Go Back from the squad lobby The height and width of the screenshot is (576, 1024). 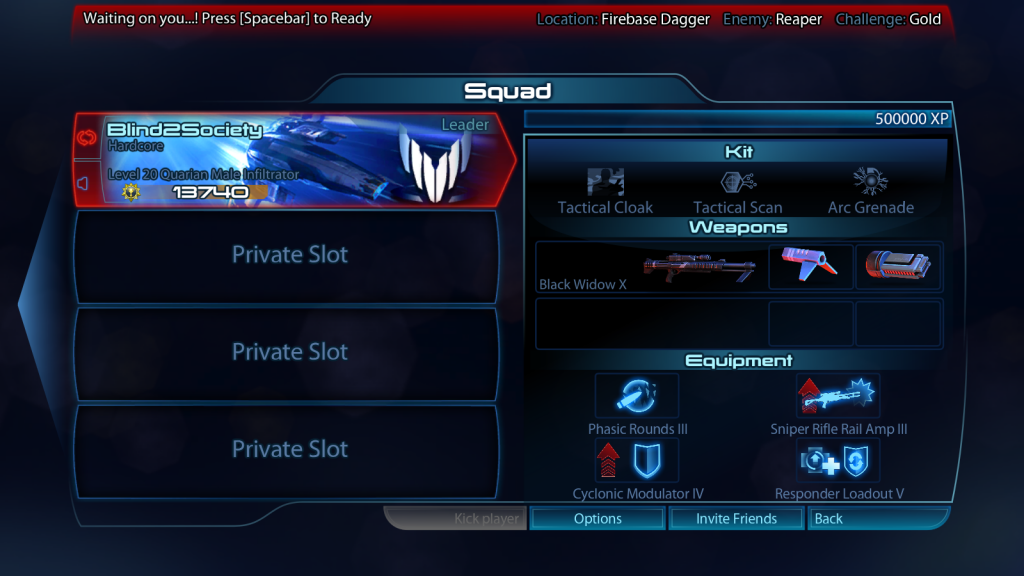(878, 518)
